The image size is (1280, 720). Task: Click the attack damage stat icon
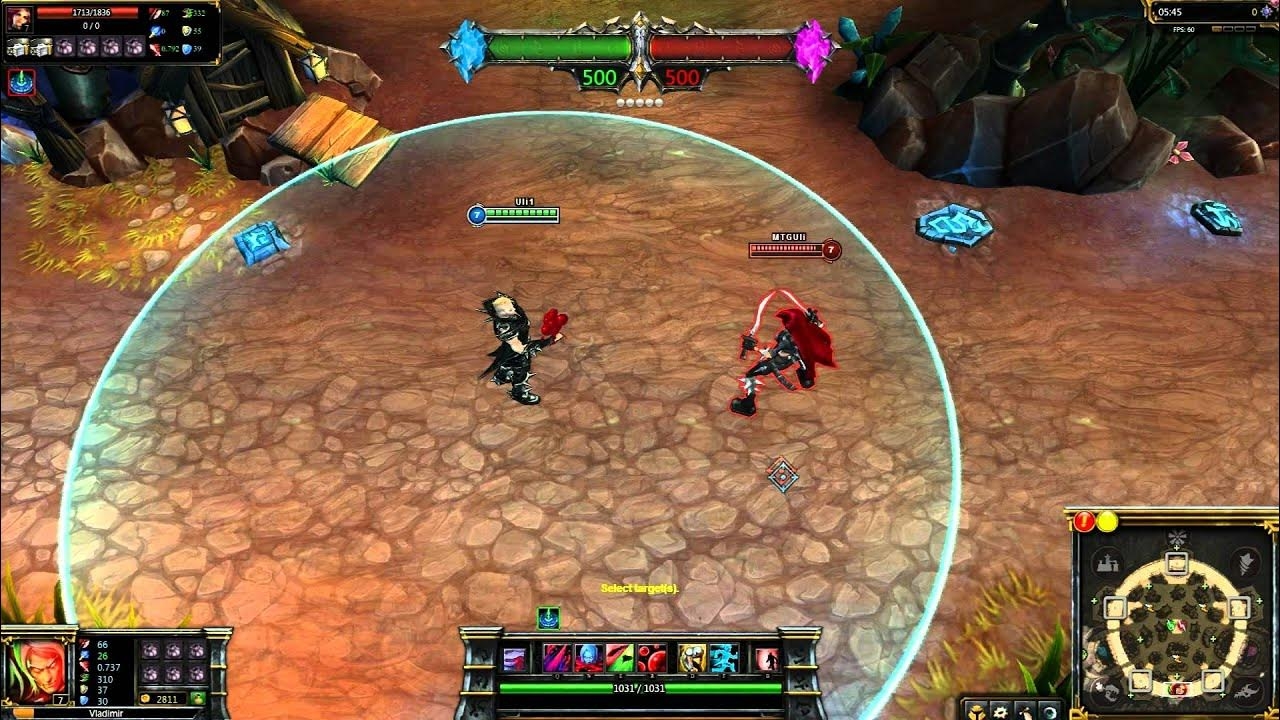point(84,644)
